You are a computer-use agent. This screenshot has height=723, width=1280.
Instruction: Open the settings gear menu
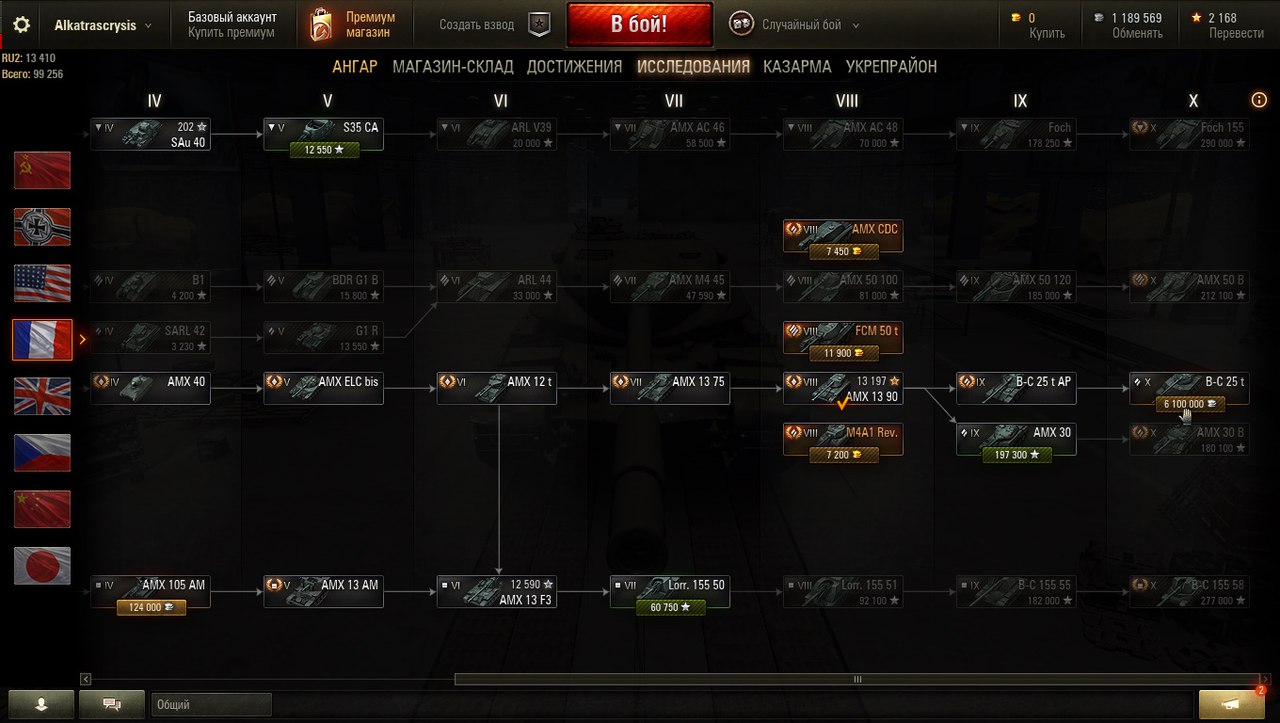[21, 25]
